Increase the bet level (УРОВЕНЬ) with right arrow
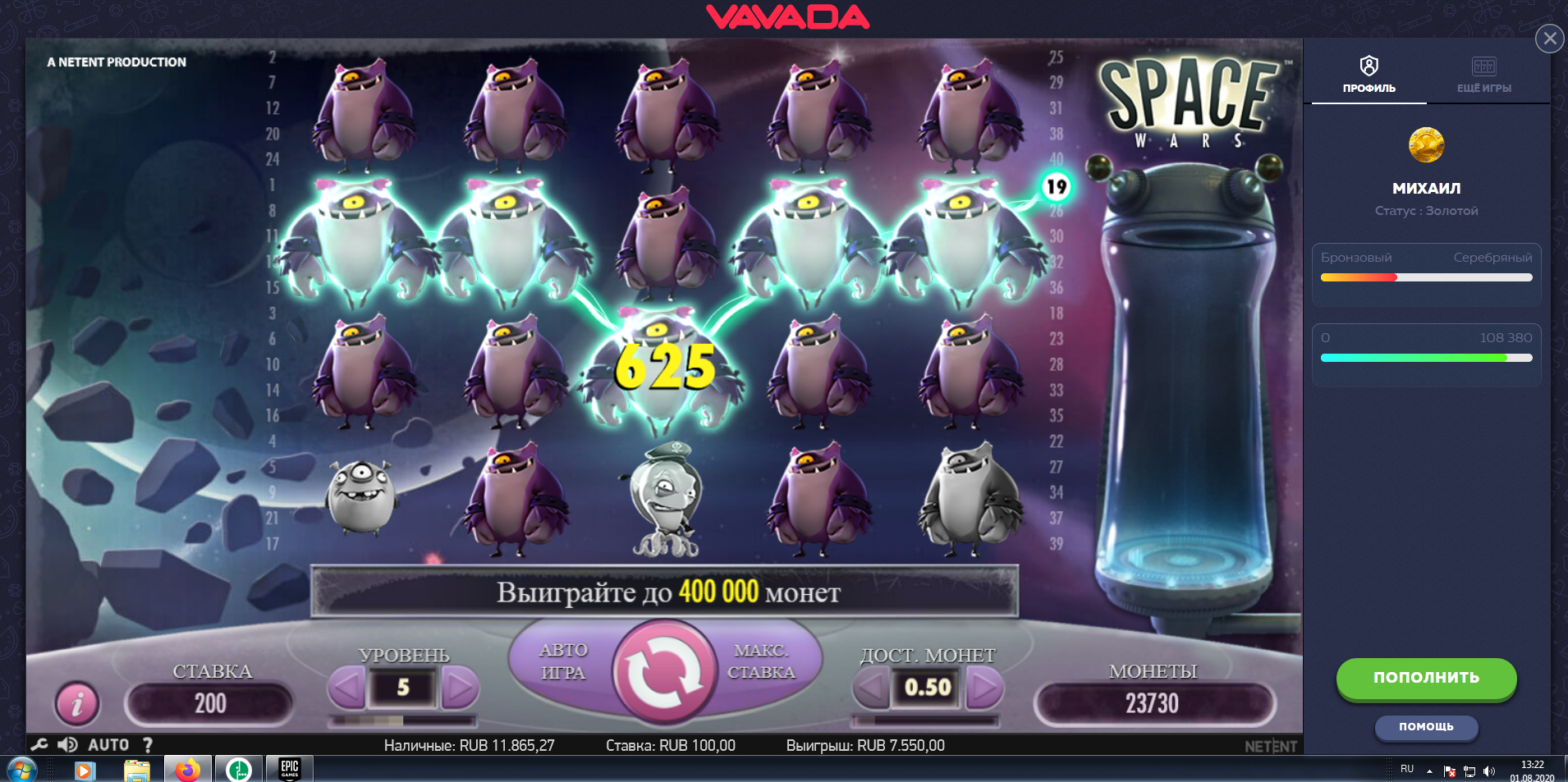The image size is (1568, 782). click(460, 688)
